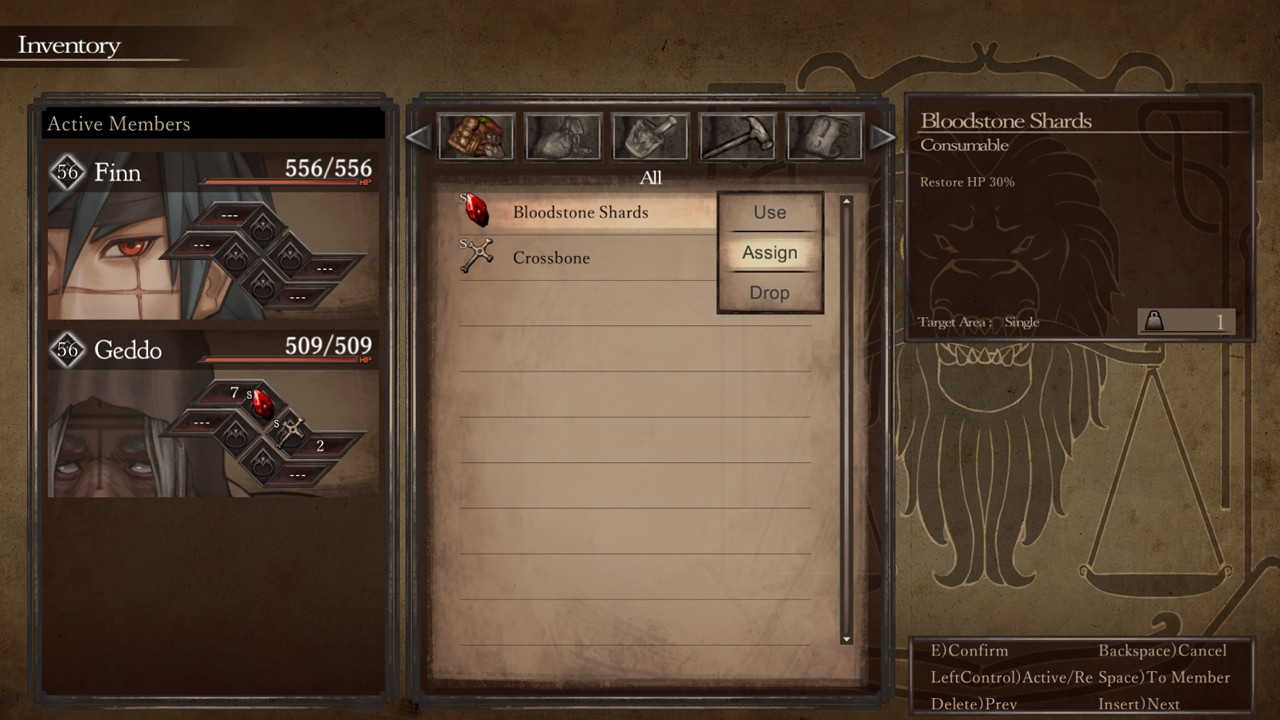
Task: Drop the selected item
Action: click(x=769, y=293)
